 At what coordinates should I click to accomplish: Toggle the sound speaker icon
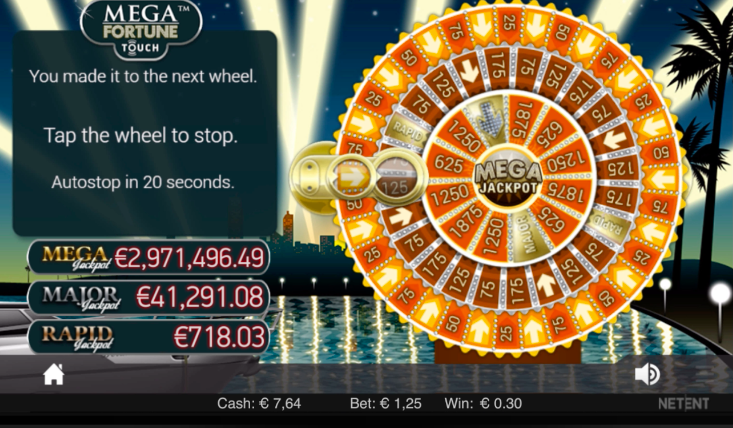pos(647,374)
